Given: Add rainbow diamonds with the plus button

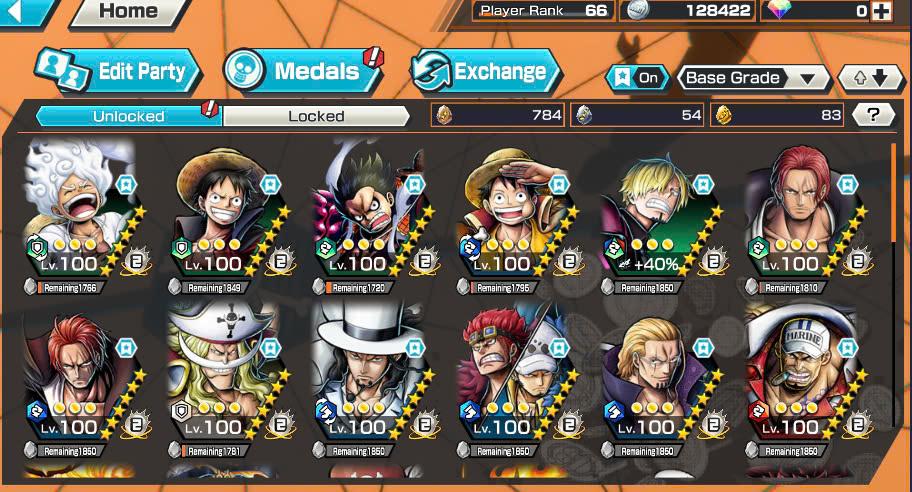Looking at the screenshot, I should tap(881, 11).
